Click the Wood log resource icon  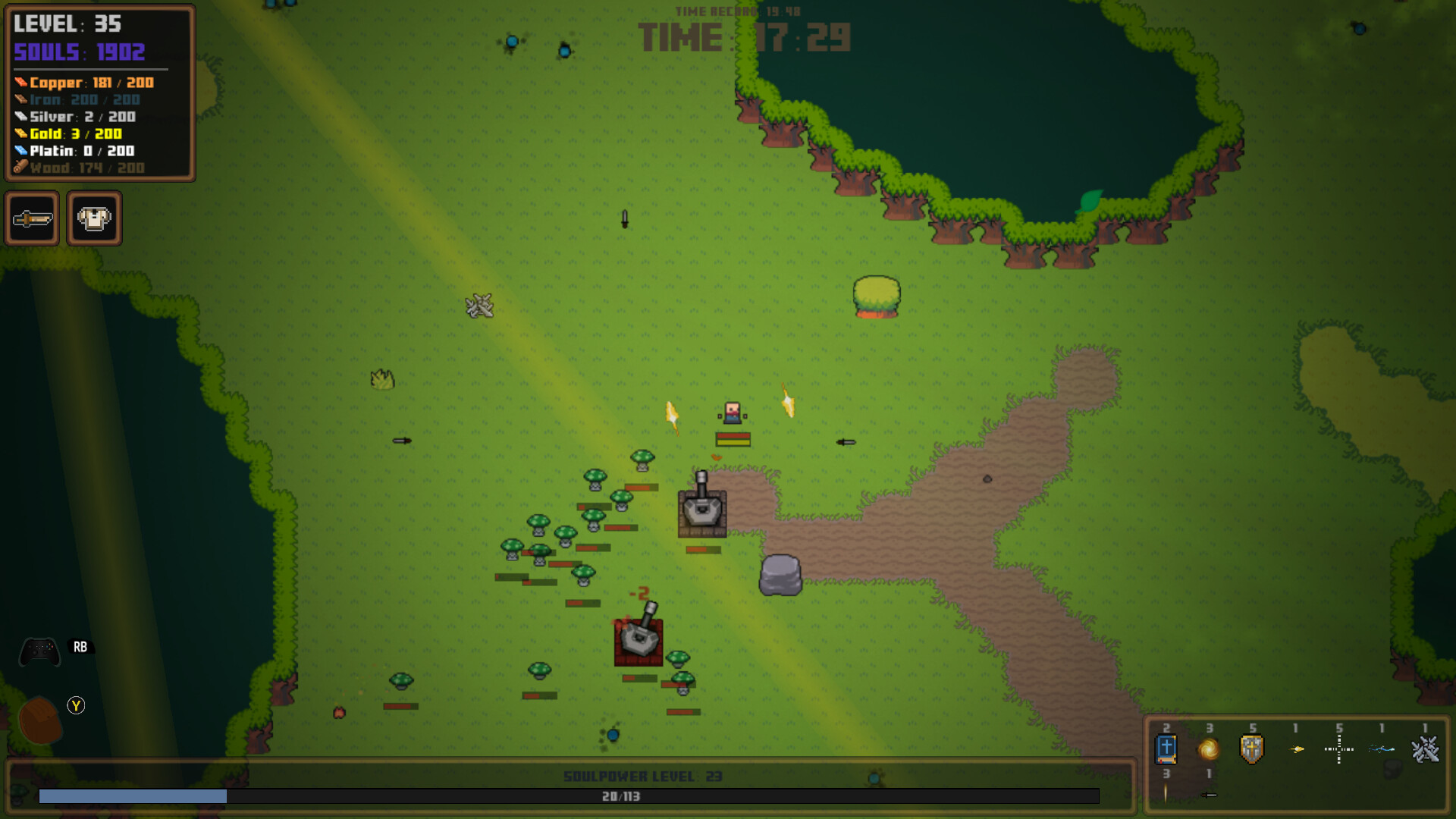pos(20,168)
